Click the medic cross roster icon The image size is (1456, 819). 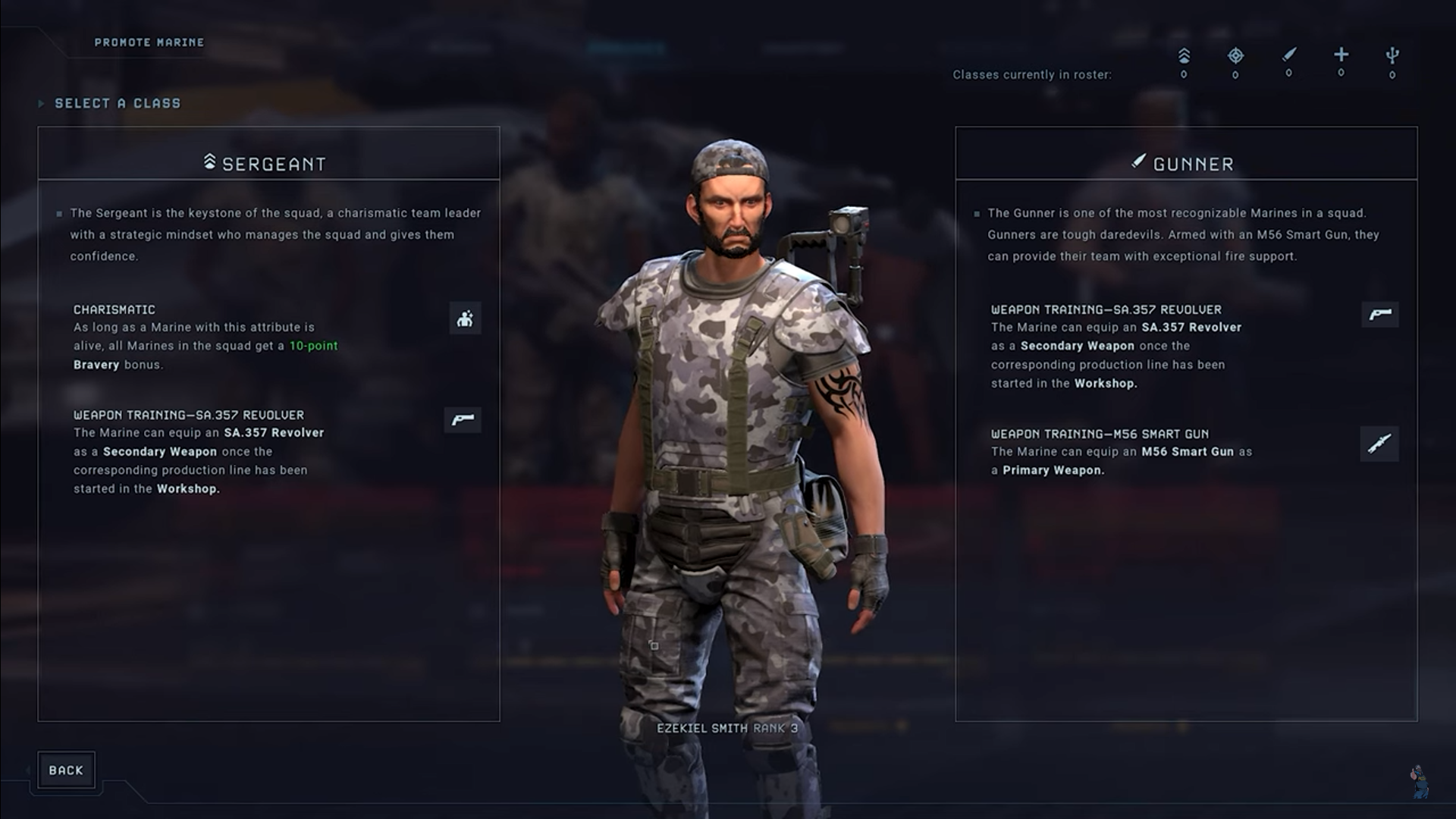[1341, 55]
